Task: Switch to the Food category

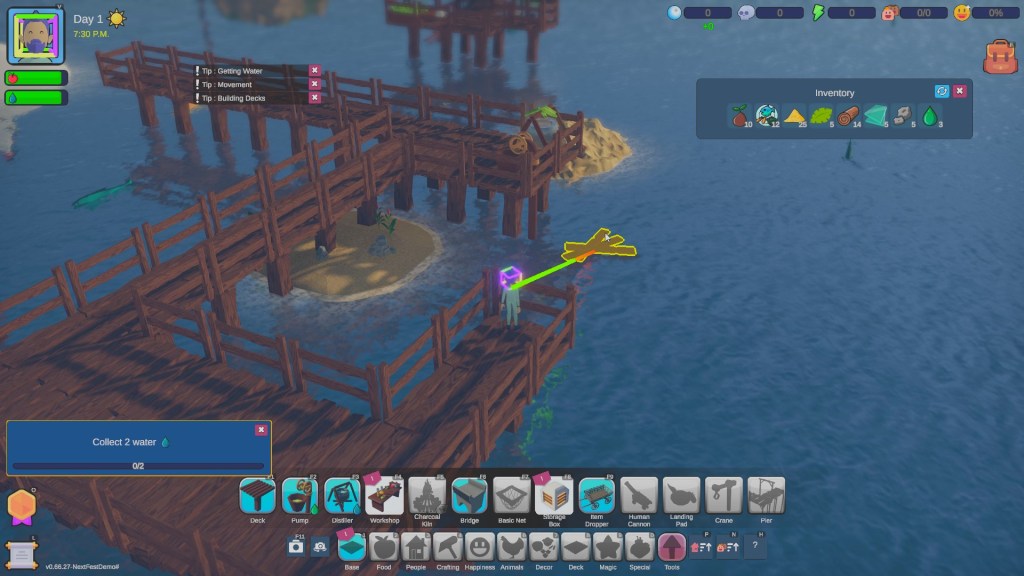Action: (x=384, y=546)
